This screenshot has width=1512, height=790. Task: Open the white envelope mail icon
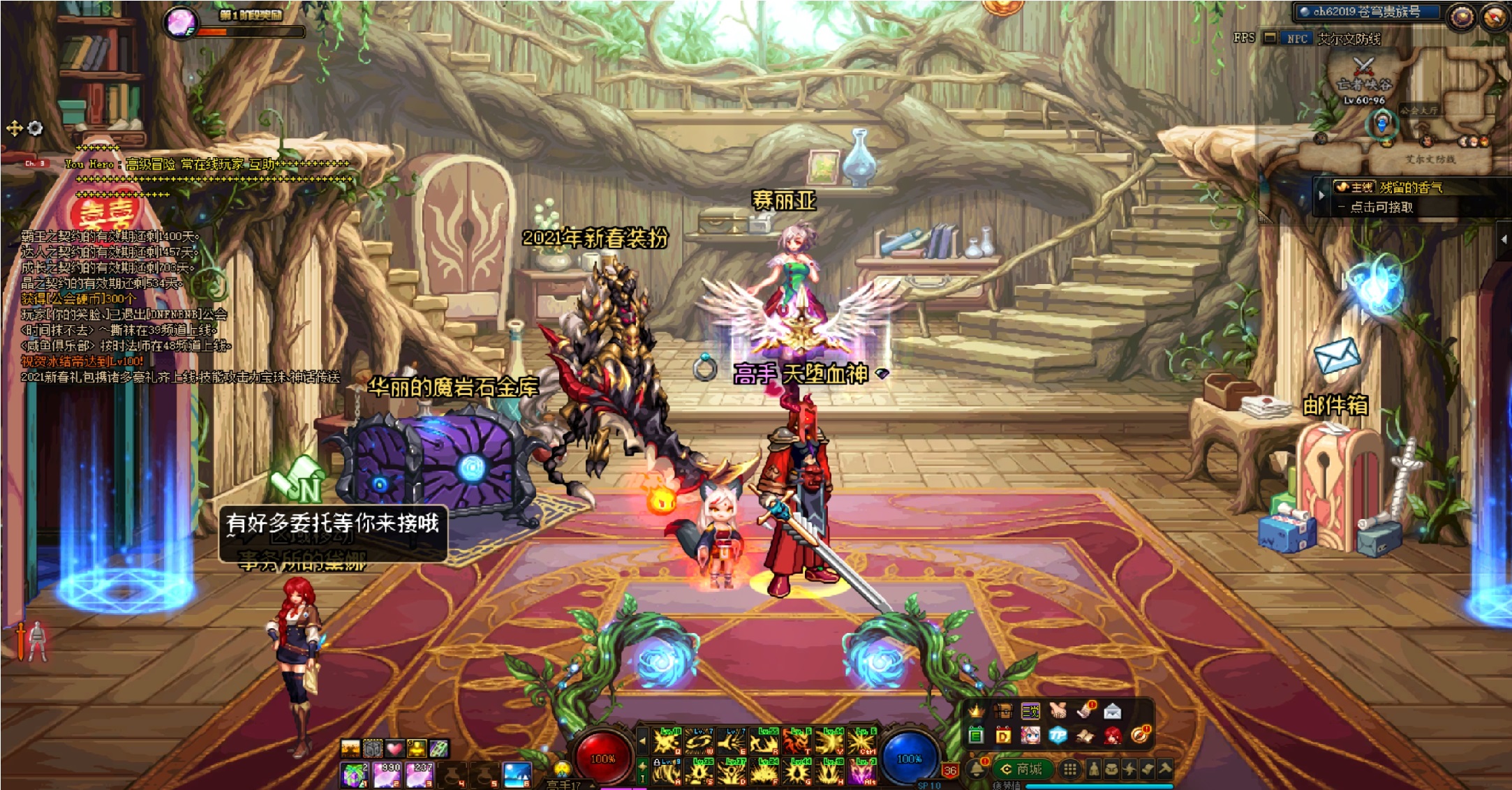pos(1112,711)
